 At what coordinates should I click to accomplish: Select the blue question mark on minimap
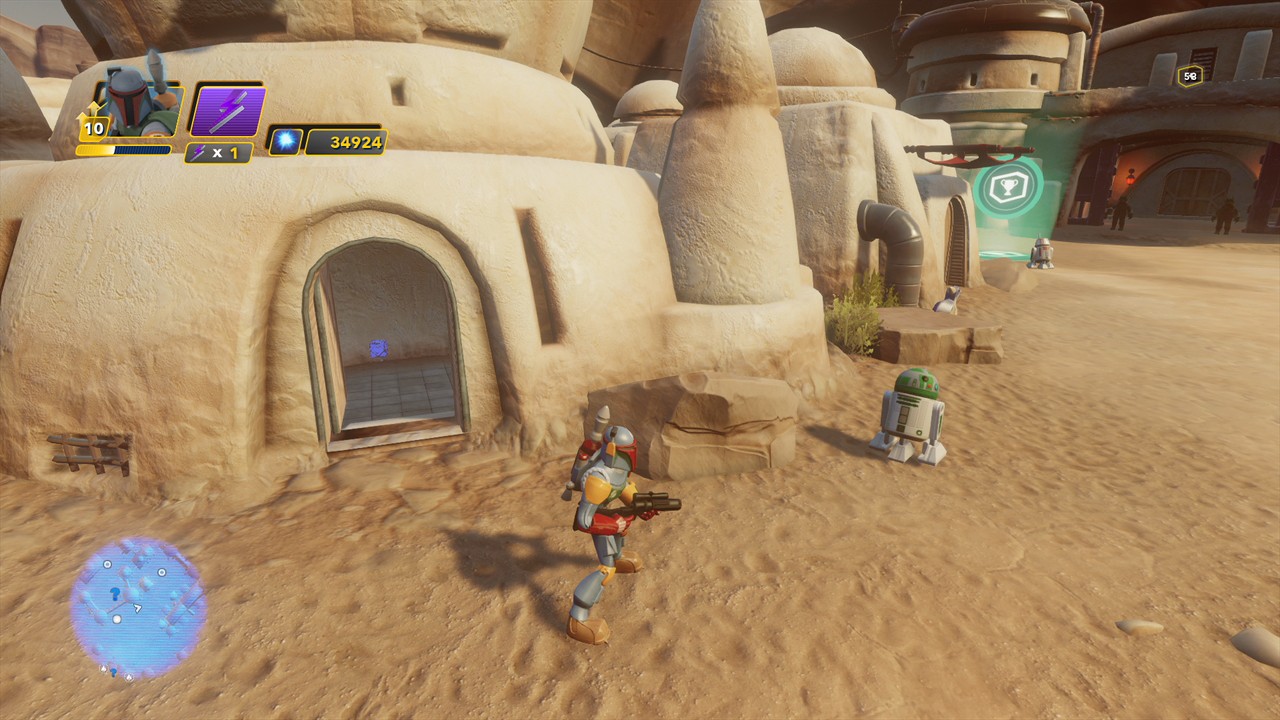pyautogui.click(x=115, y=593)
